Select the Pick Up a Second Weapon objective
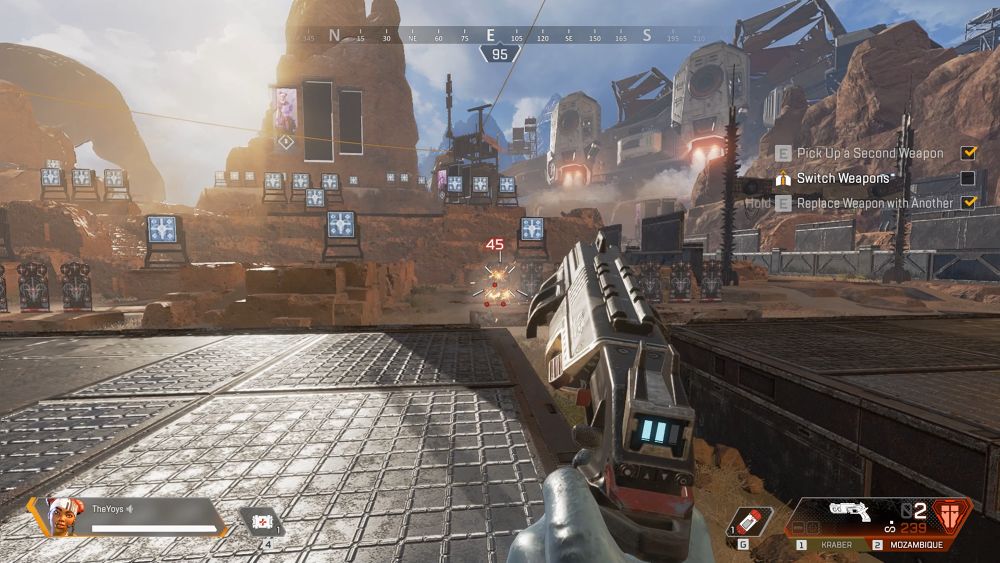The height and width of the screenshot is (563, 1000). point(870,153)
